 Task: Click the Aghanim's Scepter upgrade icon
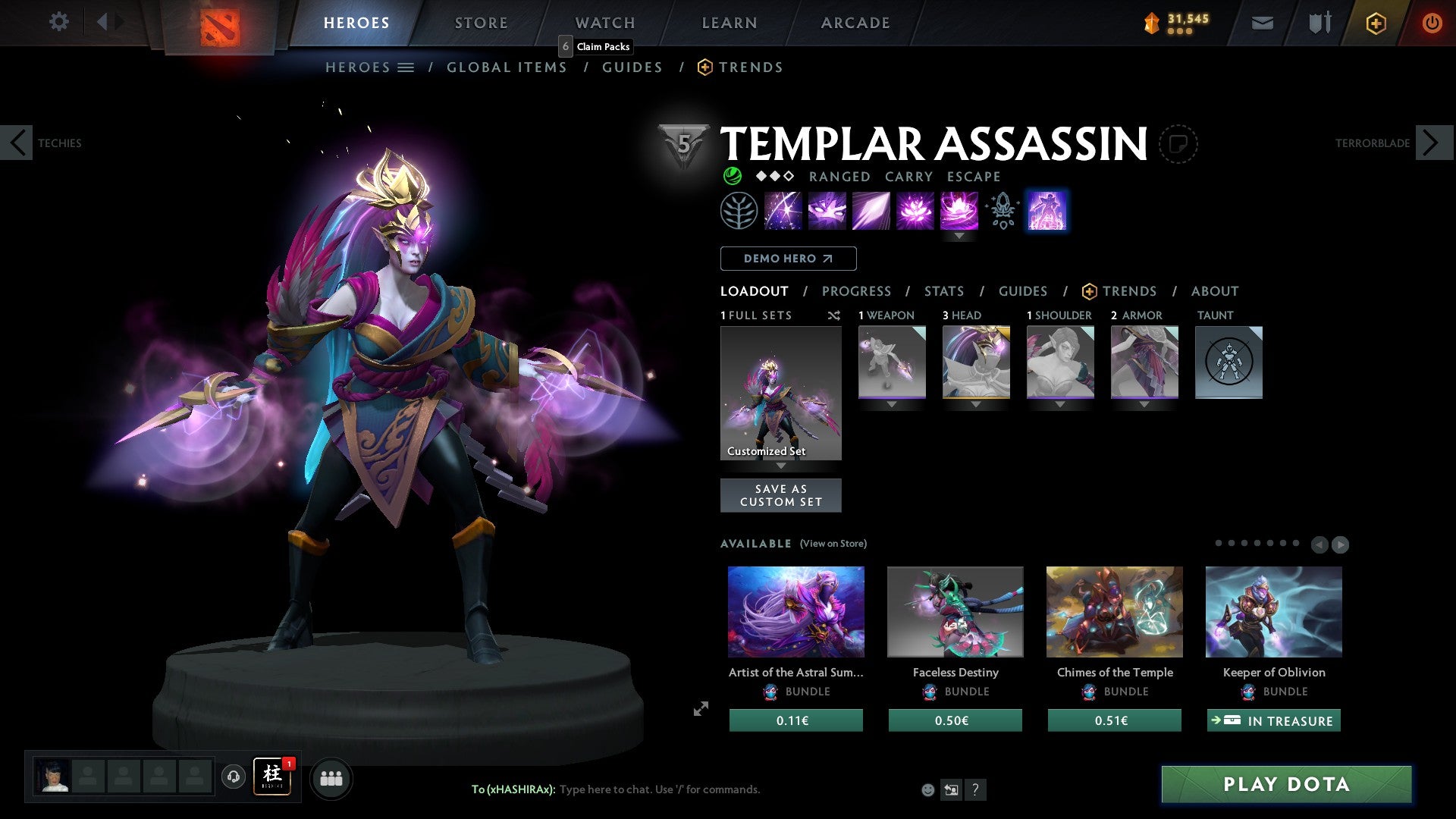click(1001, 210)
